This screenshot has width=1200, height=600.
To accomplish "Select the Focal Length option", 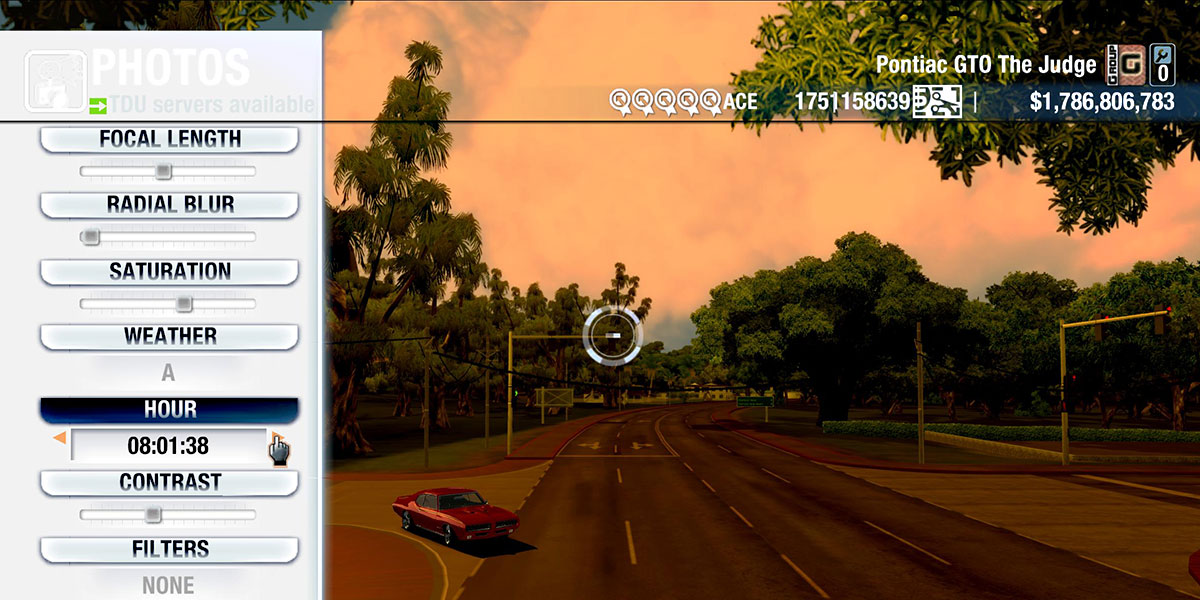I will click(169, 140).
